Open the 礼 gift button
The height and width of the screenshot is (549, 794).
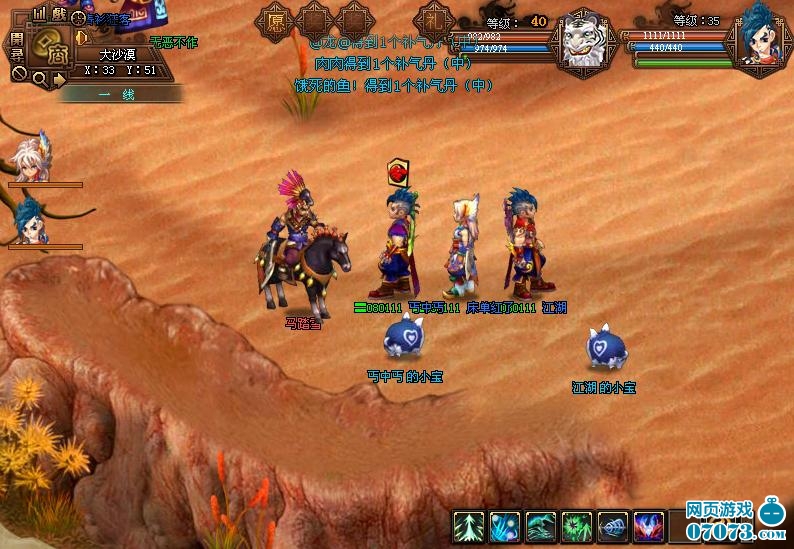click(x=433, y=22)
